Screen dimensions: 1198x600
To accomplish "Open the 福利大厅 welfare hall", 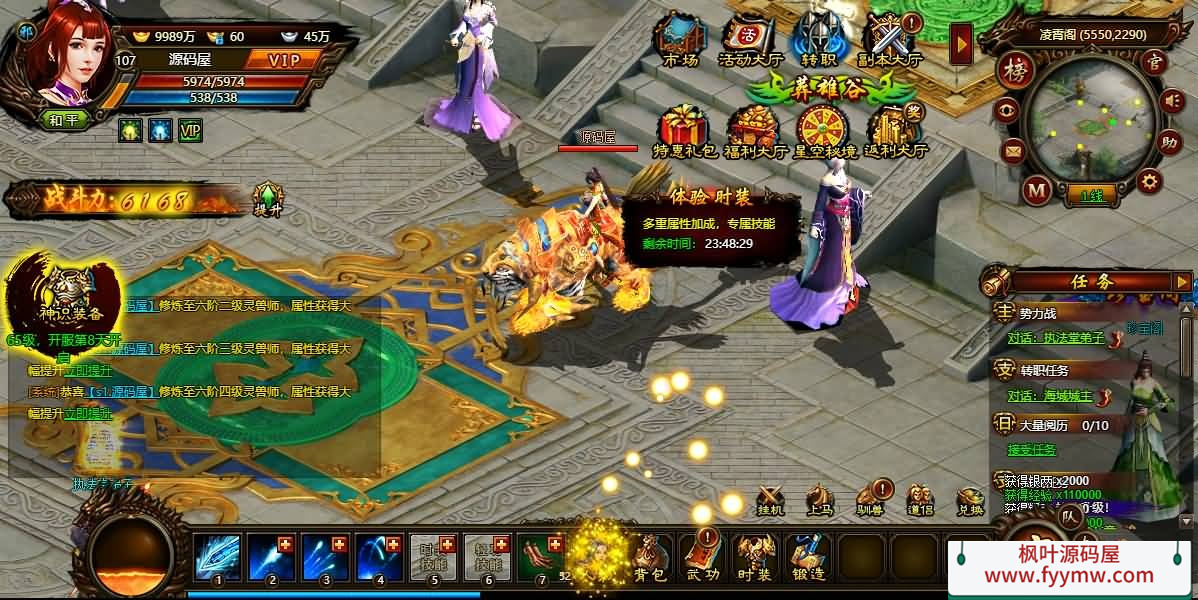I will [x=754, y=130].
